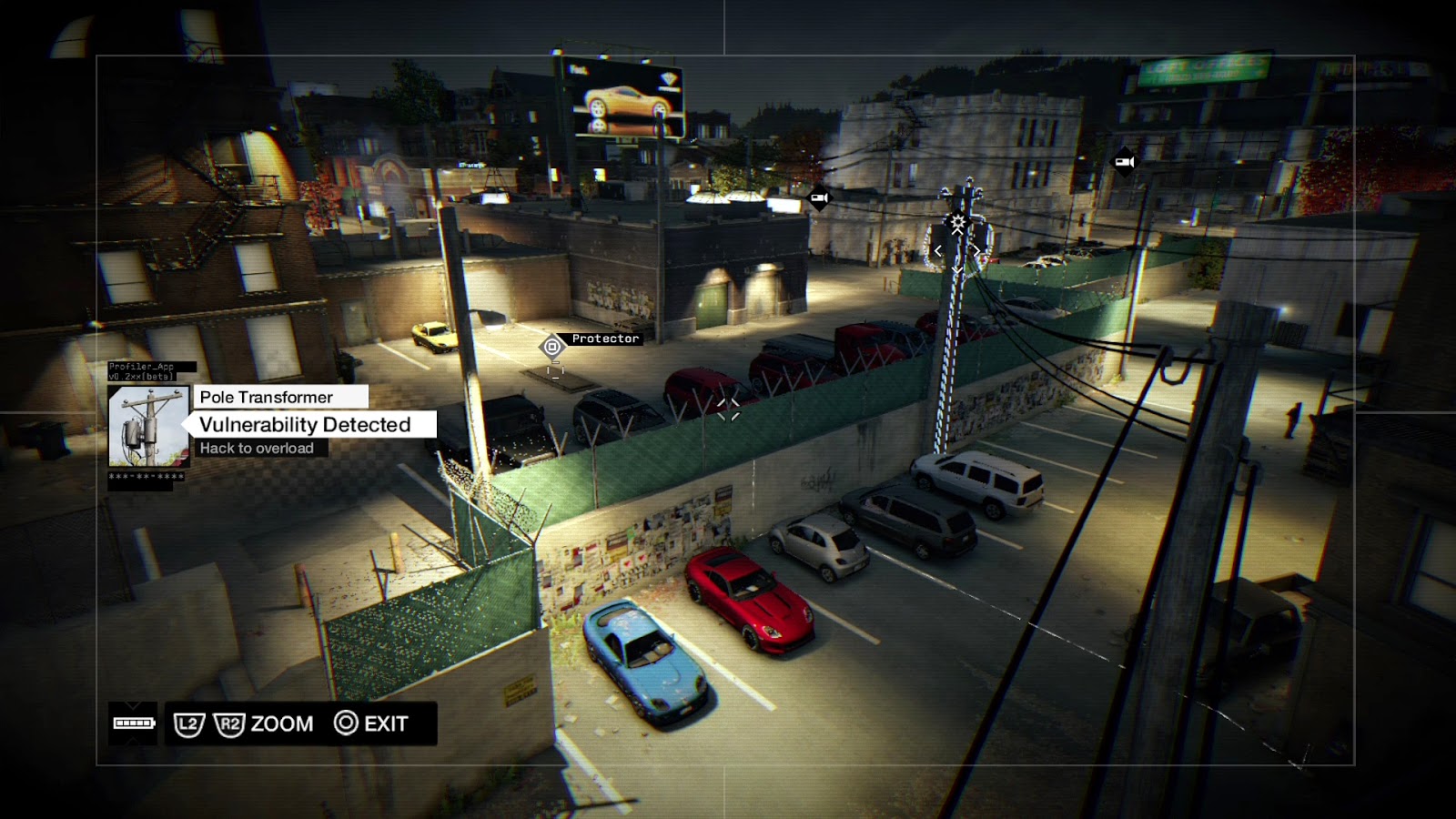Open the Pole Transformer profiler thumbnail
The image size is (1456, 819).
coord(148,426)
